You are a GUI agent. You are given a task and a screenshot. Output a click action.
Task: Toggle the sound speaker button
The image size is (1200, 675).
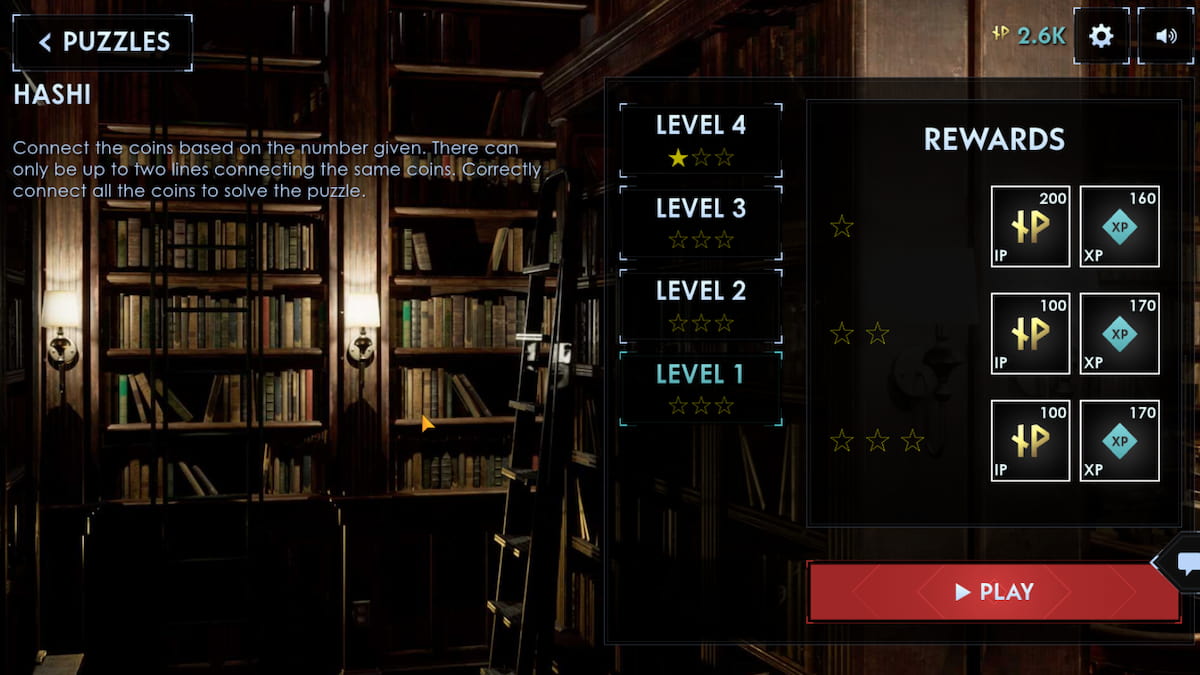pos(1166,36)
